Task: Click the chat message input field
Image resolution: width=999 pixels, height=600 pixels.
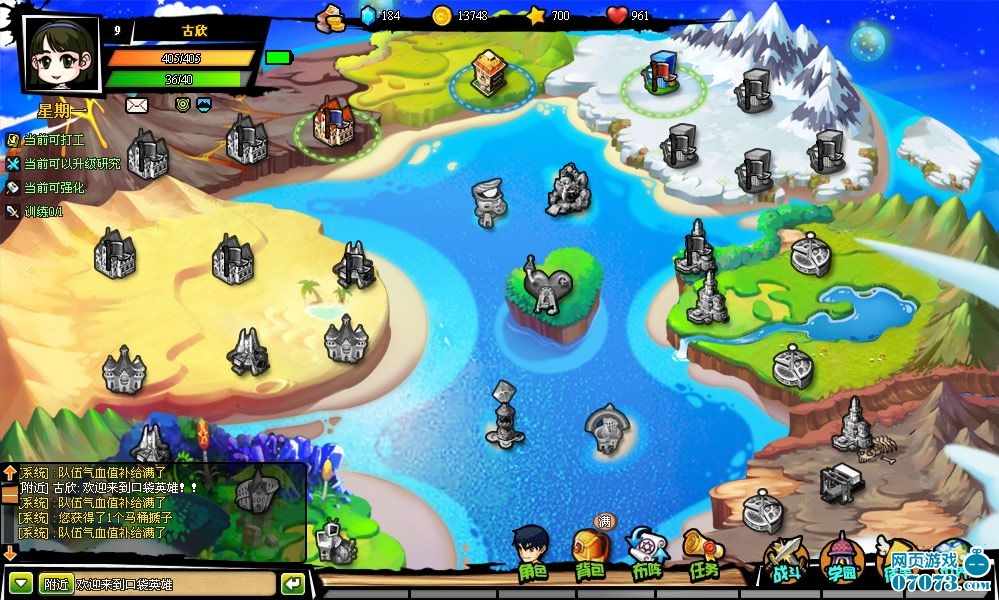Action: tap(173, 584)
